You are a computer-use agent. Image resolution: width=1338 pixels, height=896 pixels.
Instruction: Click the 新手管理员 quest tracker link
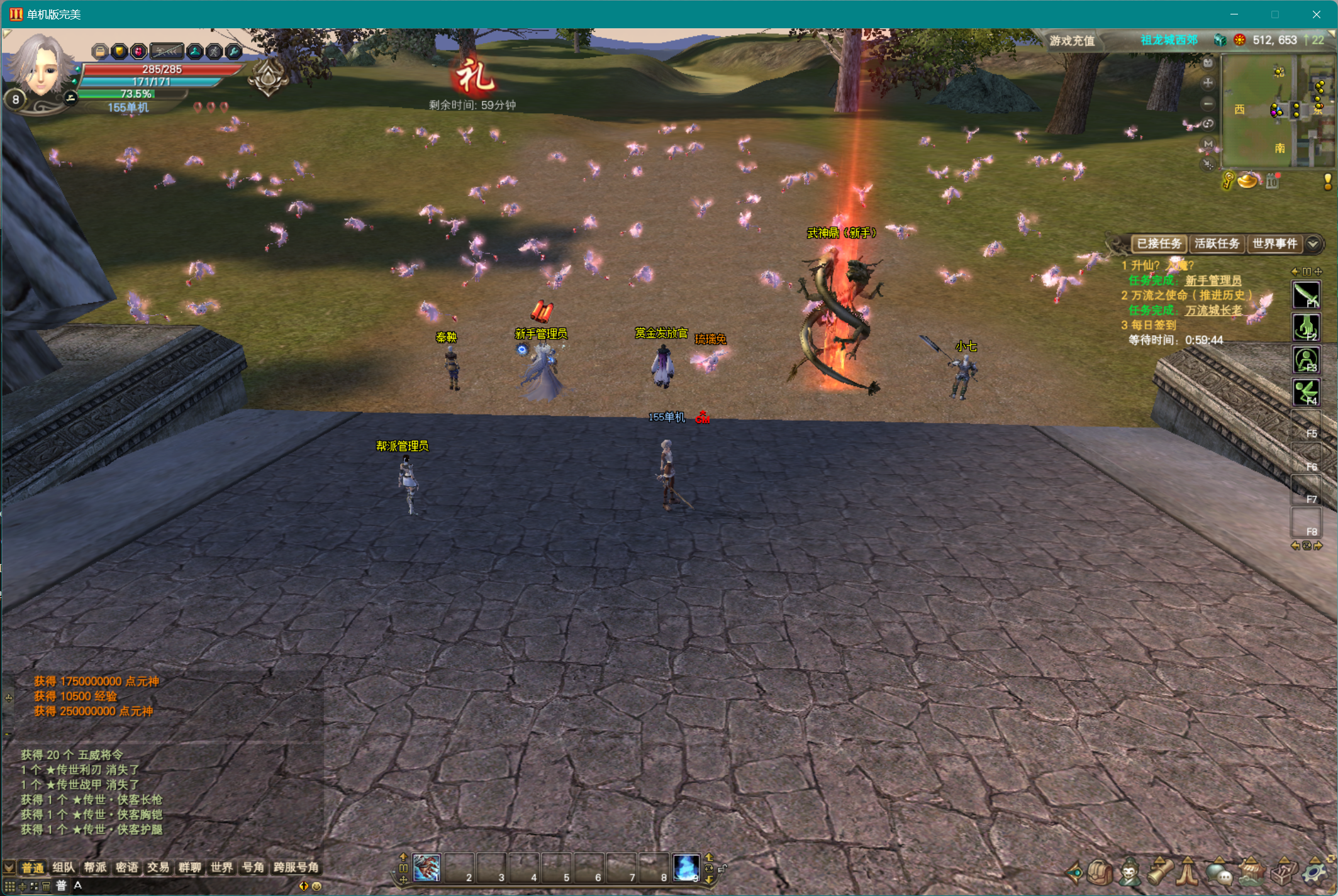(1213, 280)
